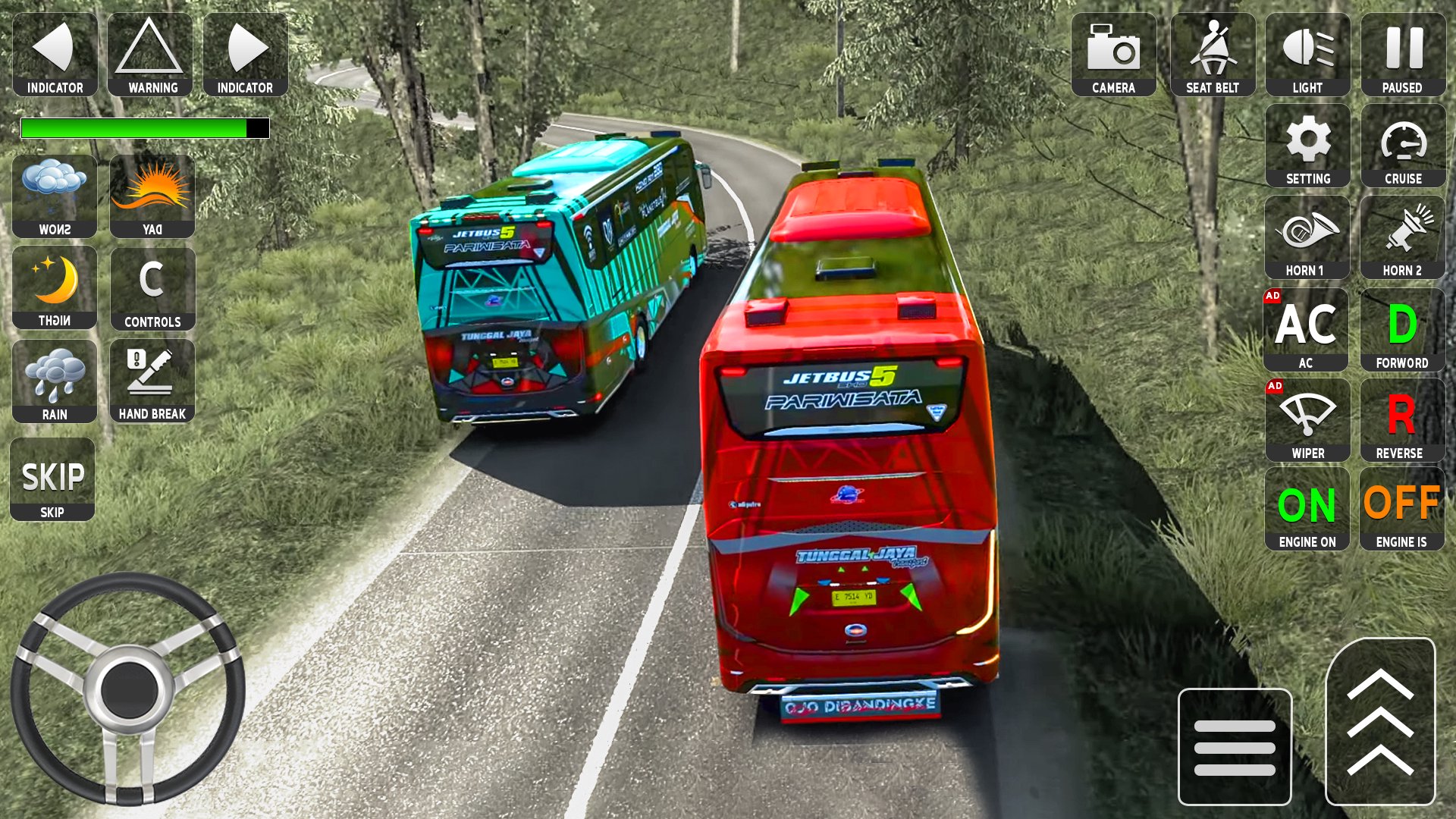Turn on the right indicator
1456x819 pixels.
click(x=246, y=55)
